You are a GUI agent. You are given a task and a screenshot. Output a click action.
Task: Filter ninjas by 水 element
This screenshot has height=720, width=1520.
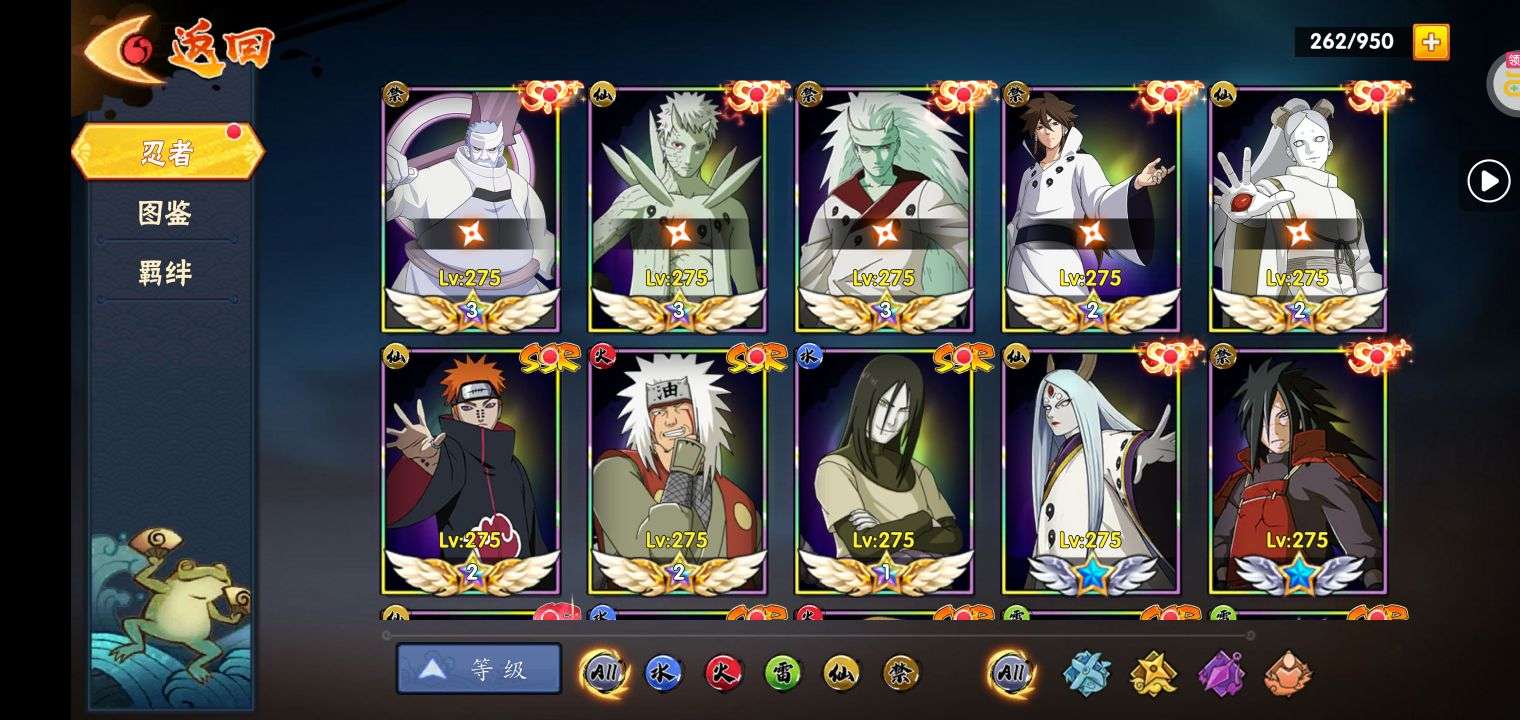(x=663, y=673)
